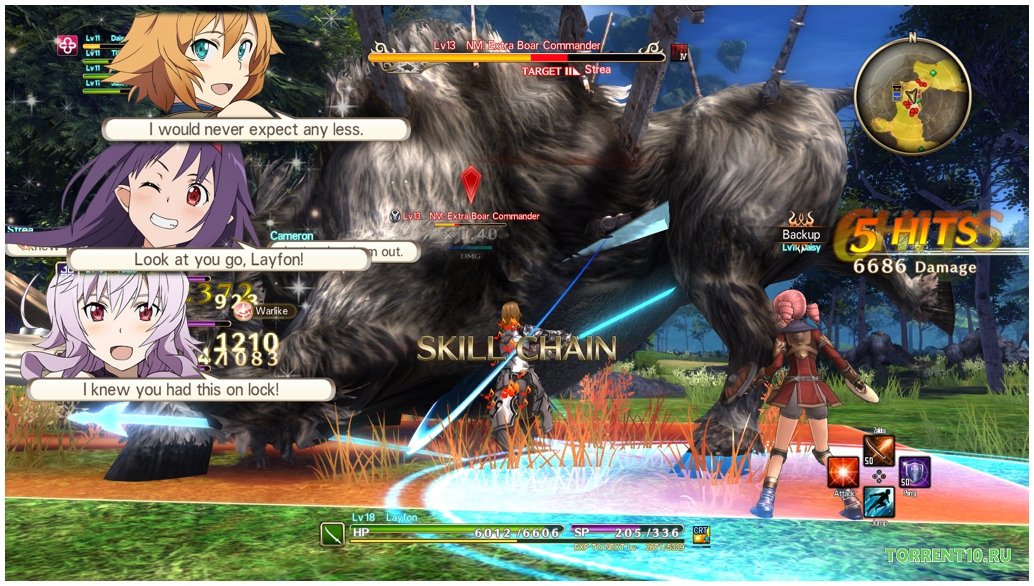1034x586 pixels.
Task: Trigger the purple shield Parry skill
Action: pyautogui.click(x=914, y=472)
